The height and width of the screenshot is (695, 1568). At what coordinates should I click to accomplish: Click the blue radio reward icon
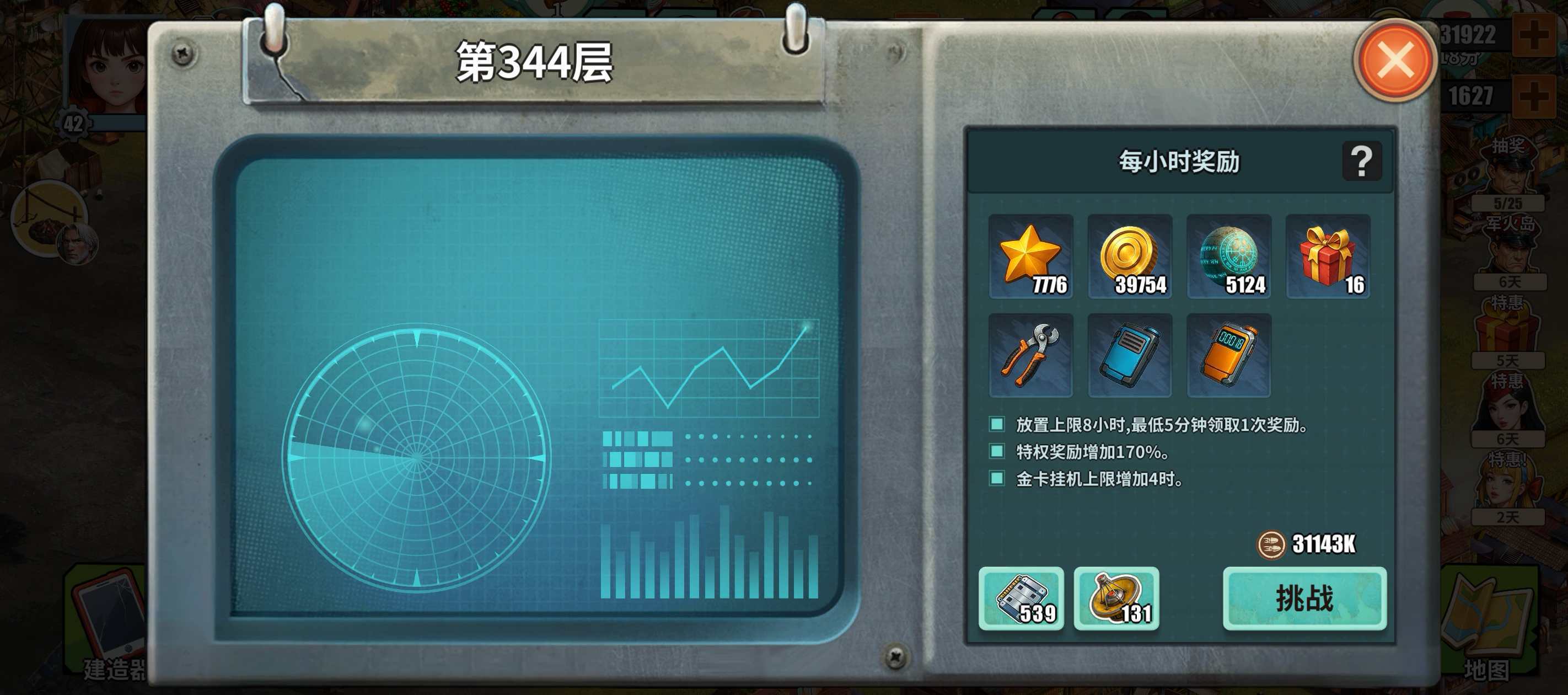(x=1129, y=355)
